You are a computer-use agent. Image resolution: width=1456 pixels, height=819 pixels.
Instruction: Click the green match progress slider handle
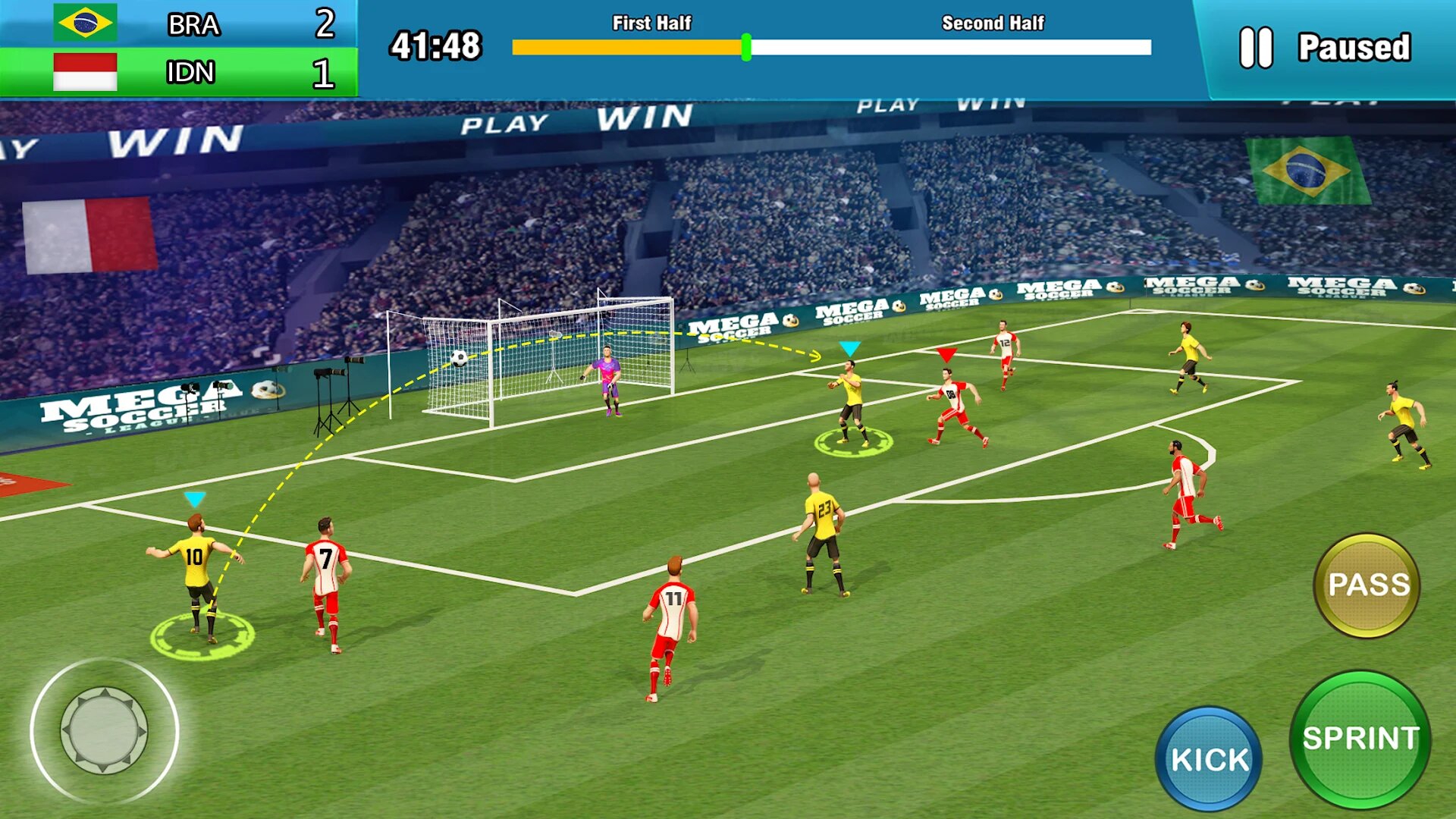point(746,47)
